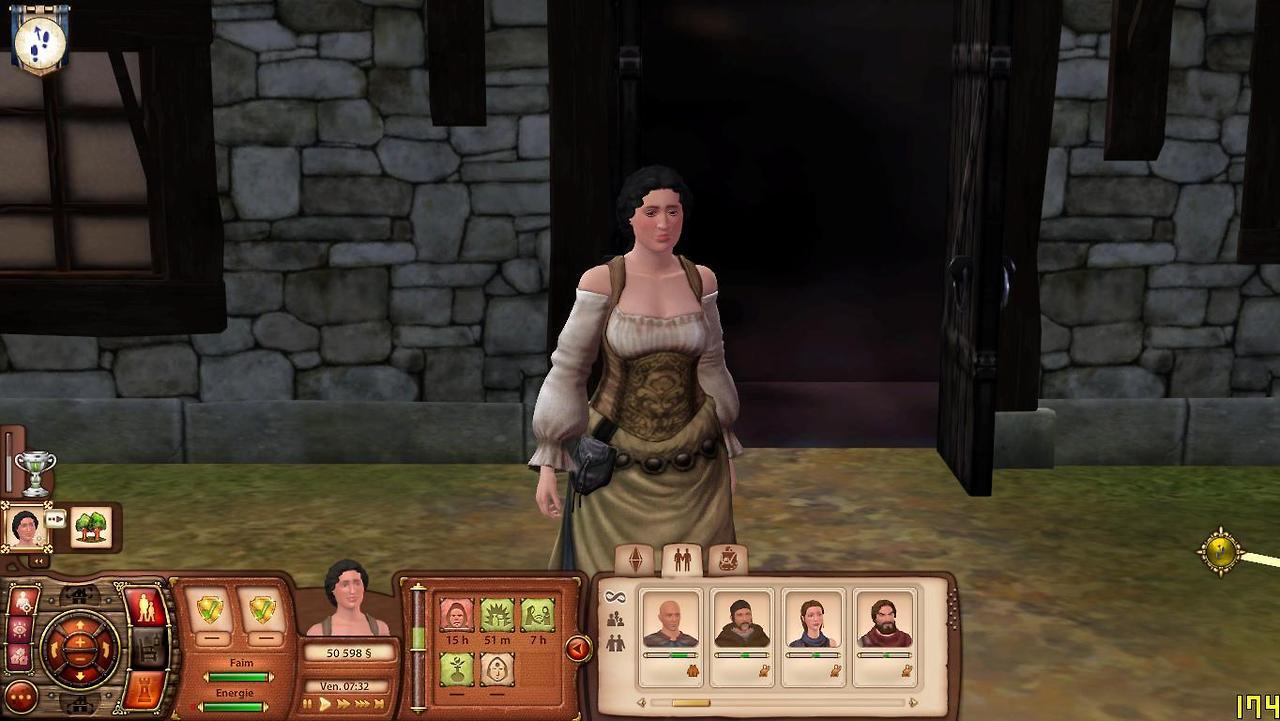Click the red people mode button
This screenshot has height=721, width=1280.
tap(146, 608)
